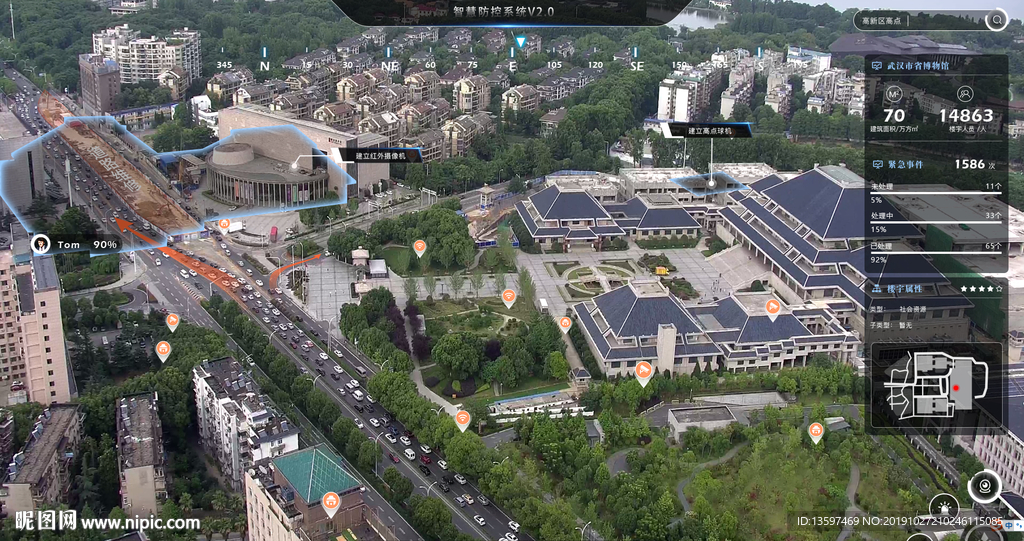The image size is (1024, 541).
Task: Click the camera control button
Action: click(984, 487)
